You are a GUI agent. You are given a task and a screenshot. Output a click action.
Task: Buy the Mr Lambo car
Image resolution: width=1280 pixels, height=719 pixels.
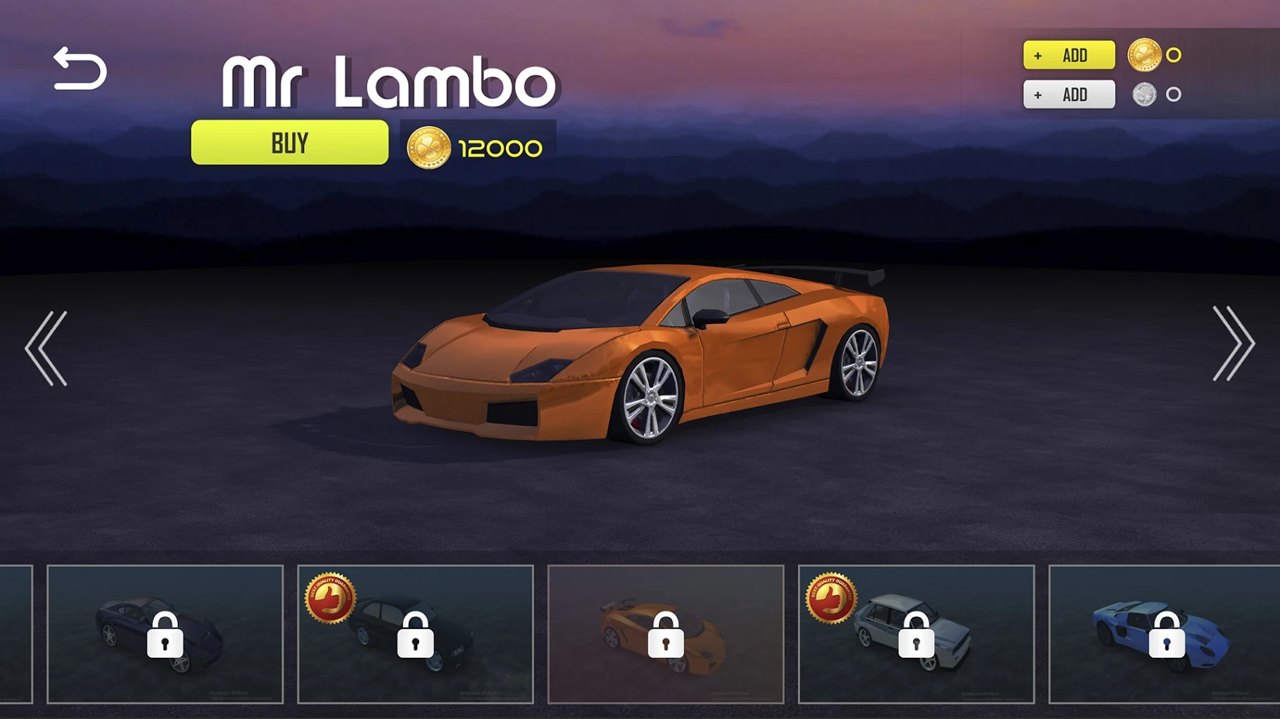click(x=290, y=142)
